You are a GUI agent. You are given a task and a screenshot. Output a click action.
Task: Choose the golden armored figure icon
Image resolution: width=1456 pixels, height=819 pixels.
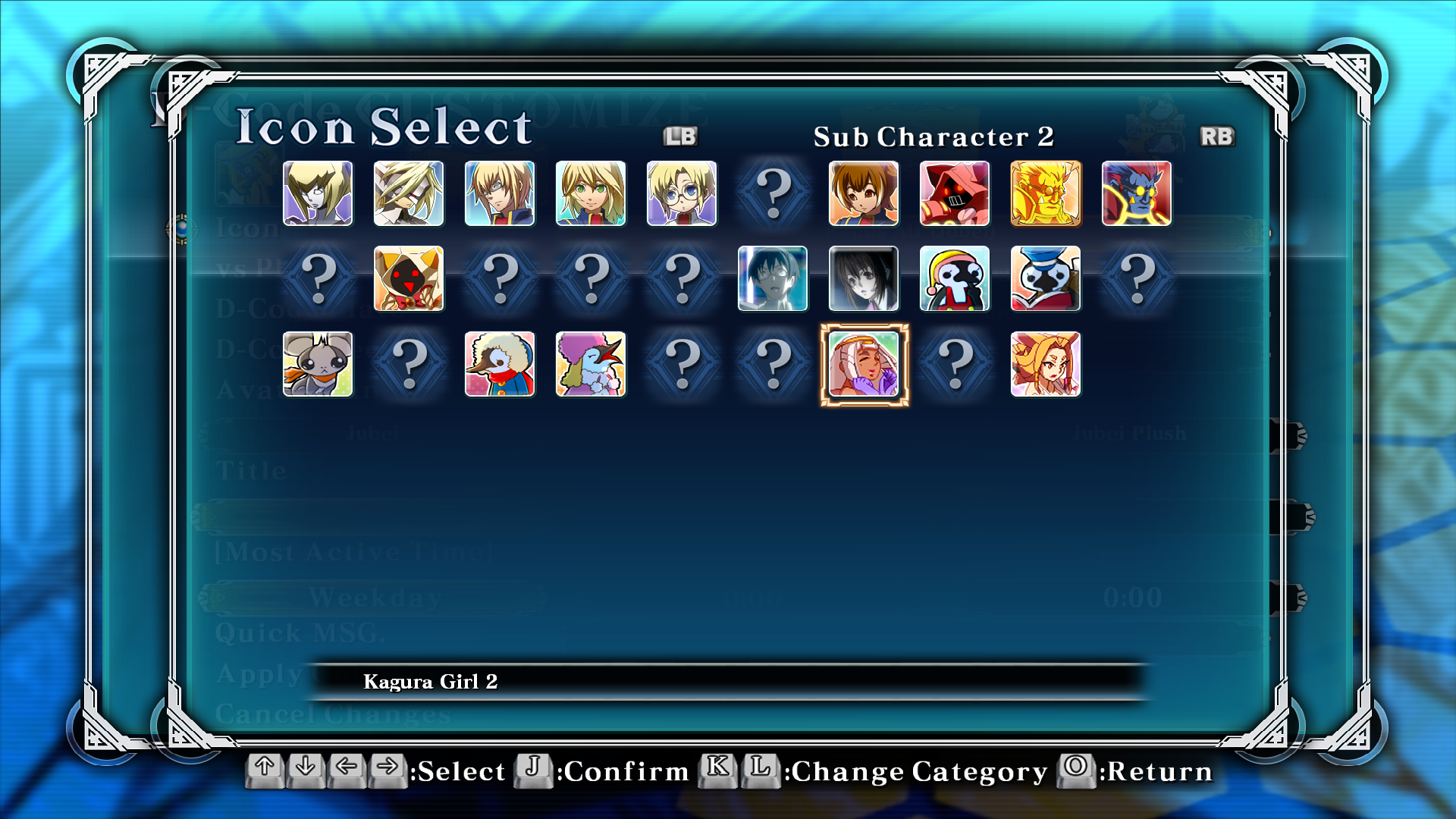tap(1046, 193)
